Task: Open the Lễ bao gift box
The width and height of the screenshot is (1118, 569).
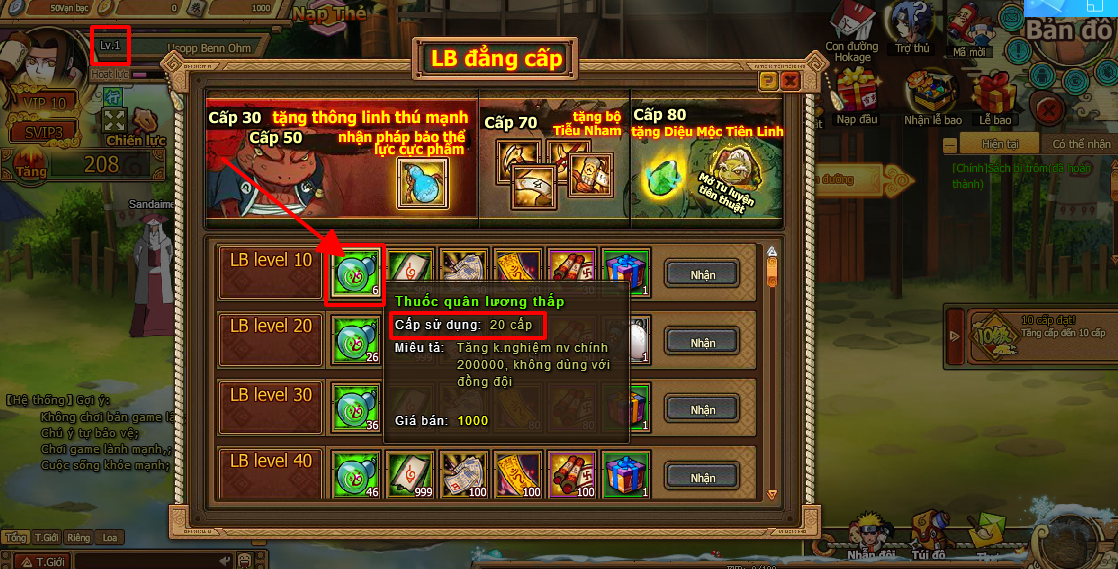Action: click(x=995, y=98)
